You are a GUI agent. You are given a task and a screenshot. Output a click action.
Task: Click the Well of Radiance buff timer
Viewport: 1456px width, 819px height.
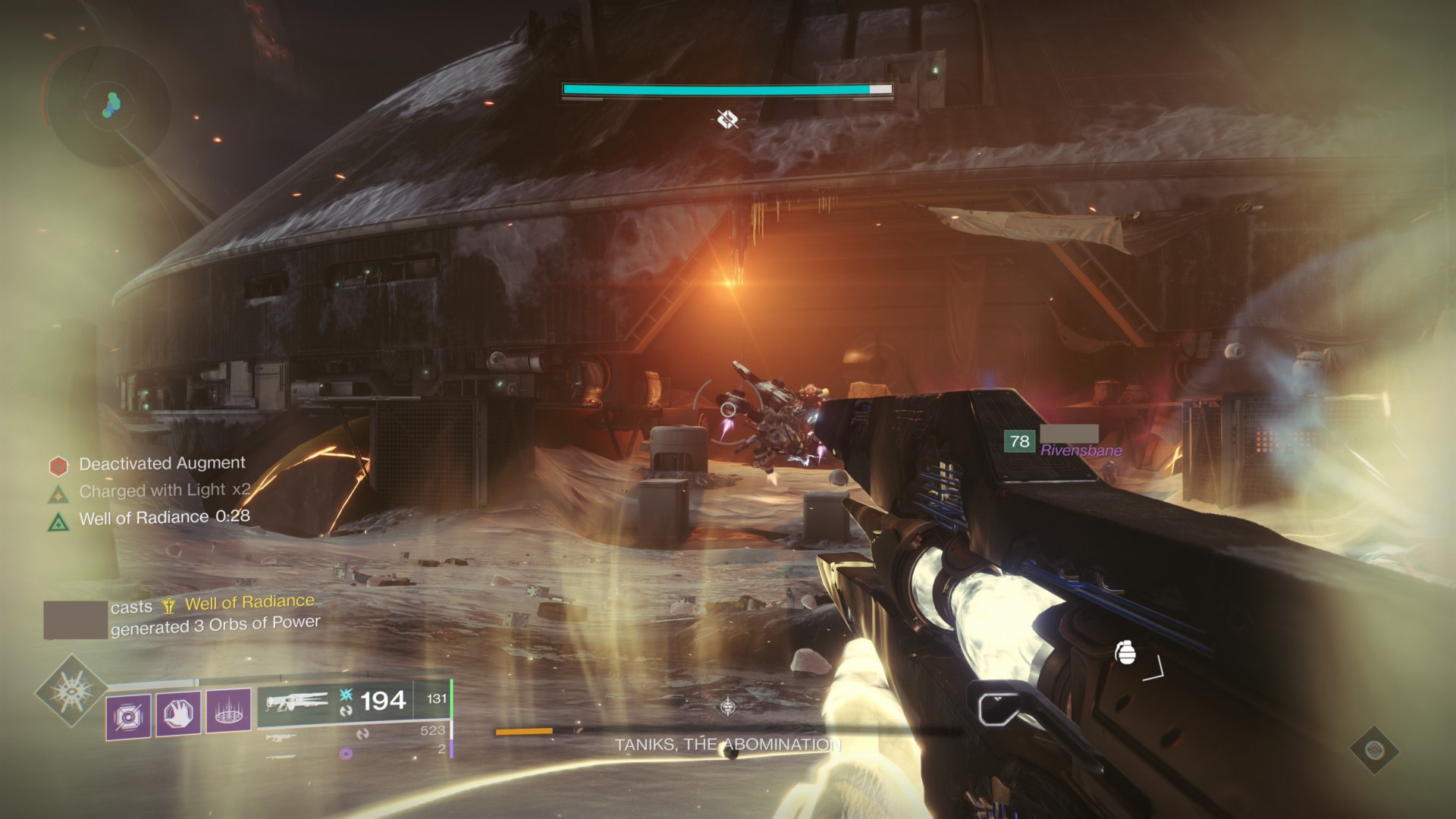pyautogui.click(x=164, y=518)
